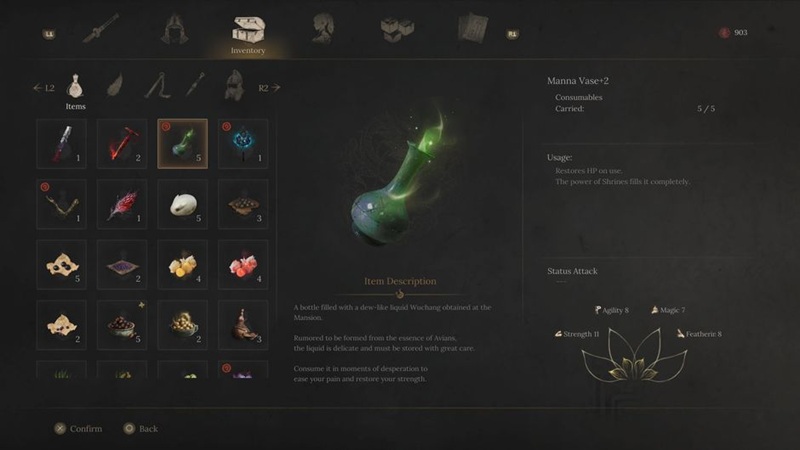Show the helmet armor subcategory
The width and height of the screenshot is (800, 450).
230,87
